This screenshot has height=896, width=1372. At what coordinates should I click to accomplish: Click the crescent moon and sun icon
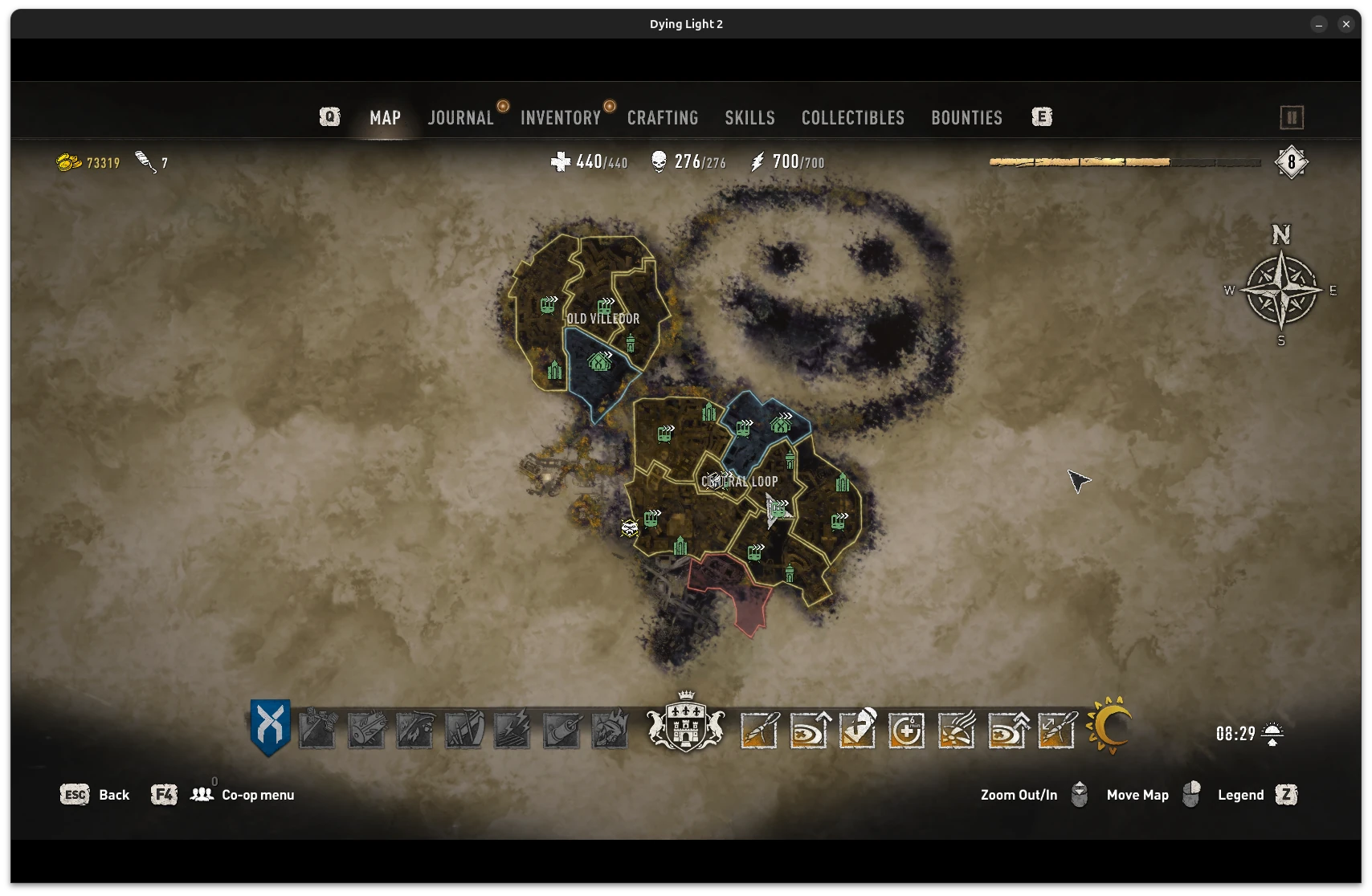pyautogui.click(x=1109, y=726)
